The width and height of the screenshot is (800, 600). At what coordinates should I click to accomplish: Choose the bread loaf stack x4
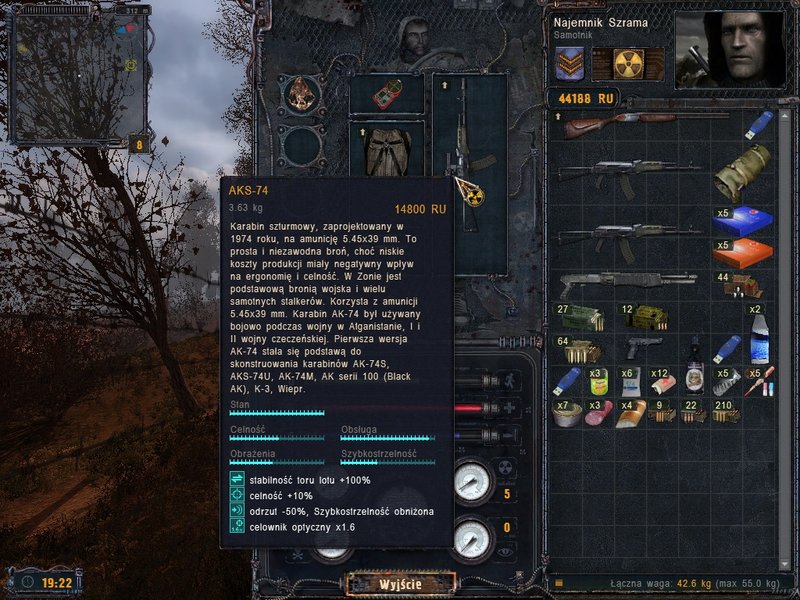pyautogui.click(x=630, y=412)
